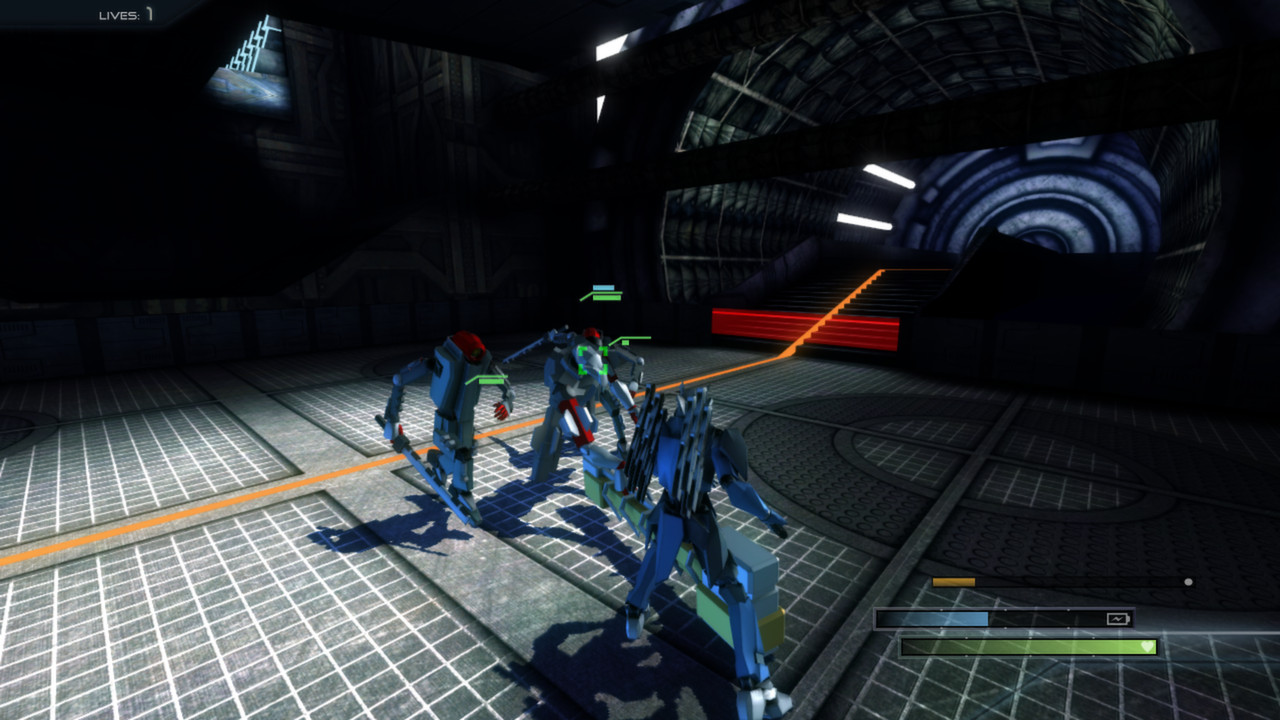The width and height of the screenshot is (1280, 720).
Task: Click the white dot at the yellow bar's end
Action: (1188, 581)
